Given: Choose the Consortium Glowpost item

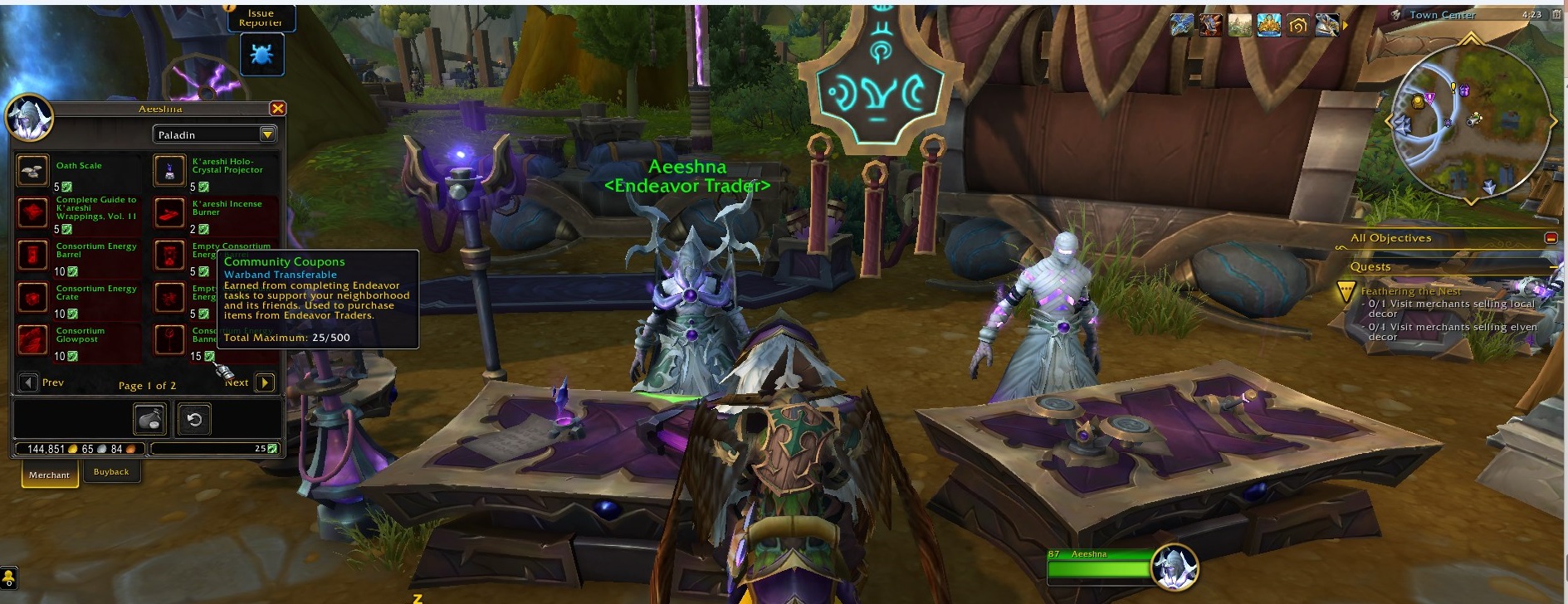Looking at the screenshot, I should coord(33,339).
